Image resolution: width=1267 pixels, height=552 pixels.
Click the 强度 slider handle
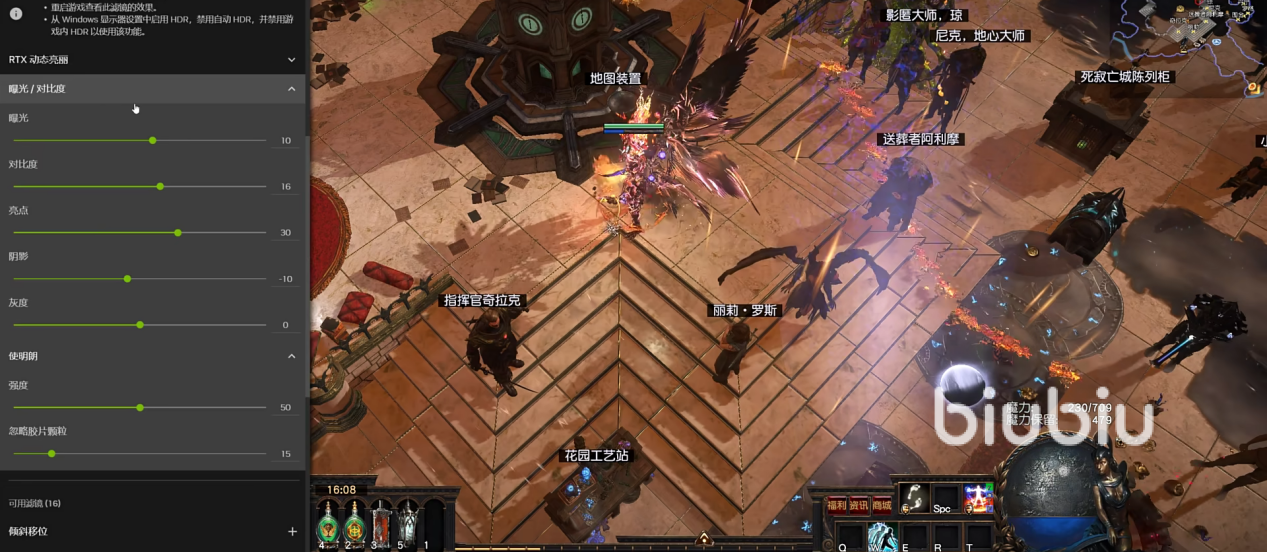pyautogui.click(x=140, y=407)
